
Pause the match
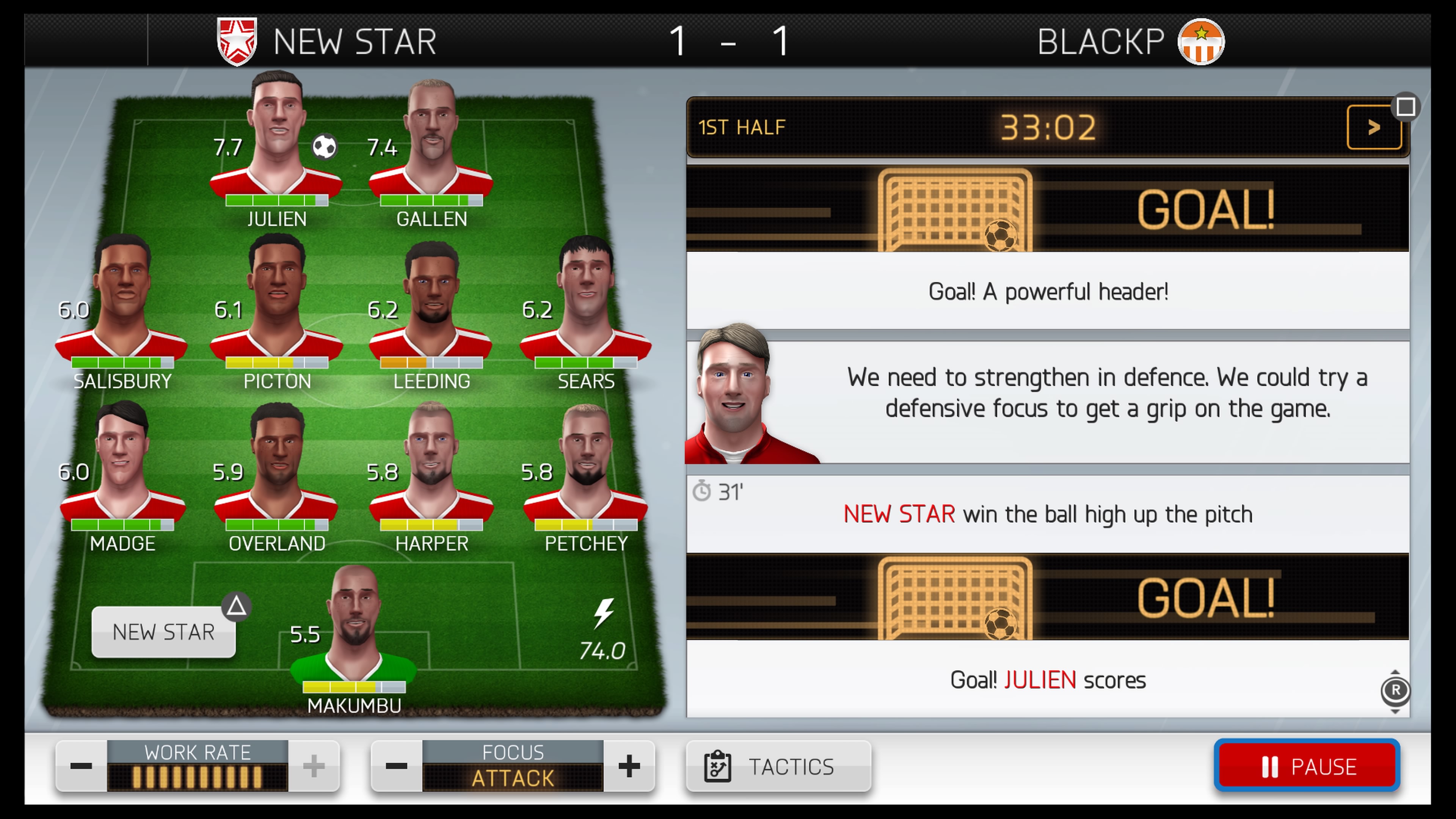[x=1307, y=766]
